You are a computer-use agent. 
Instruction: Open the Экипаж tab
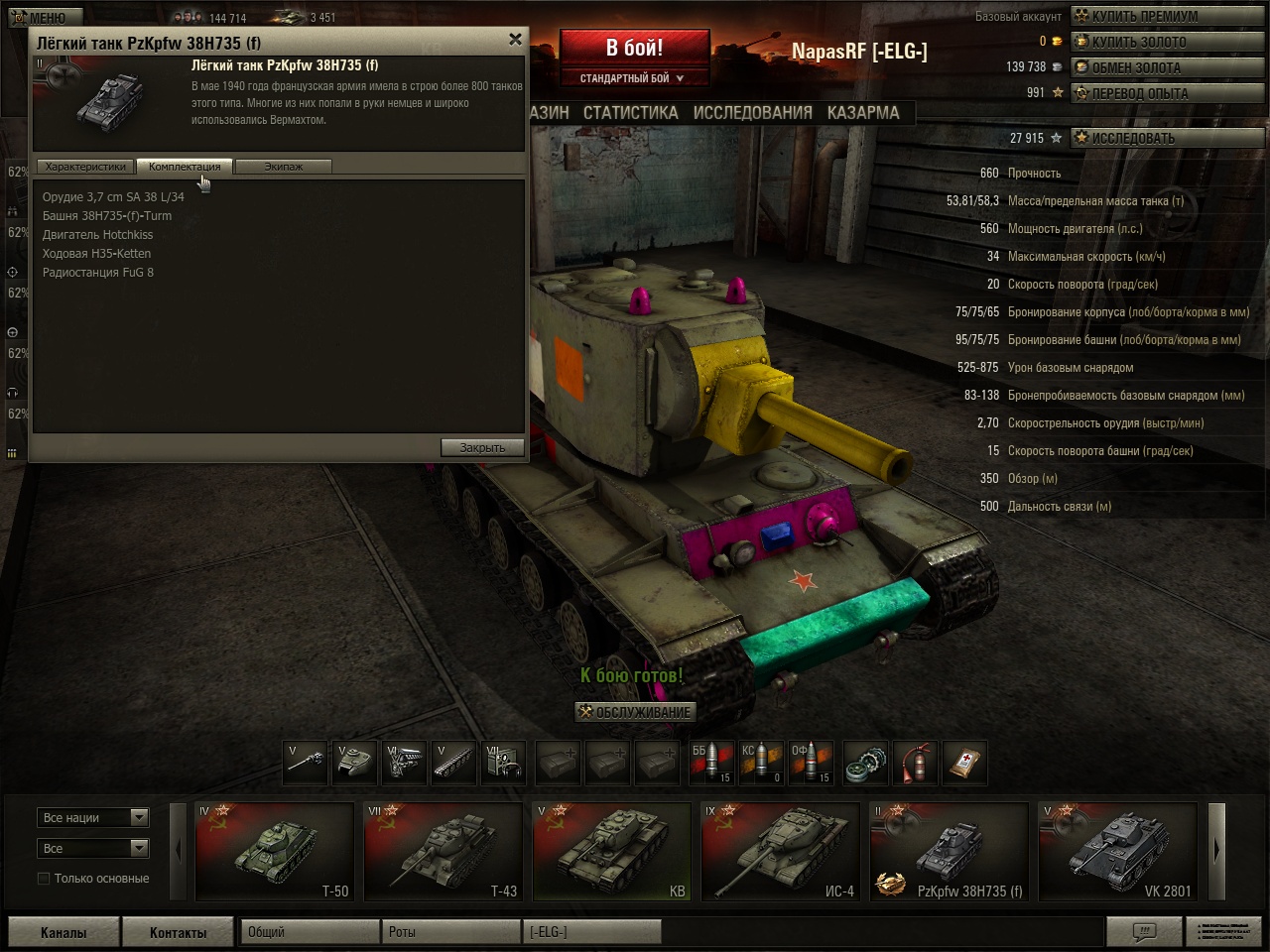pos(283,167)
